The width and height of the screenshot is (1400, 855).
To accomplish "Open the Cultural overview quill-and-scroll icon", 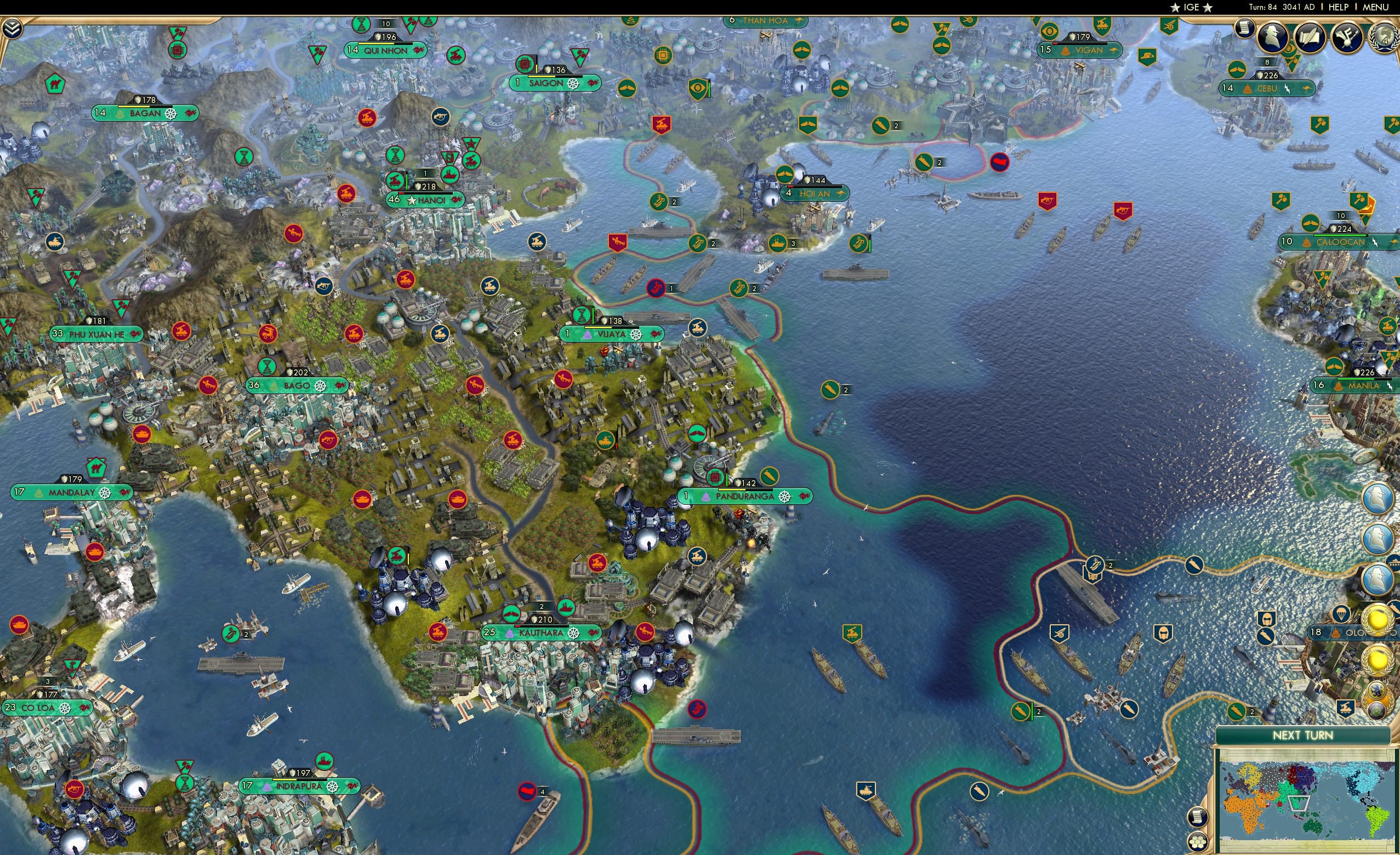I will (x=1312, y=36).
